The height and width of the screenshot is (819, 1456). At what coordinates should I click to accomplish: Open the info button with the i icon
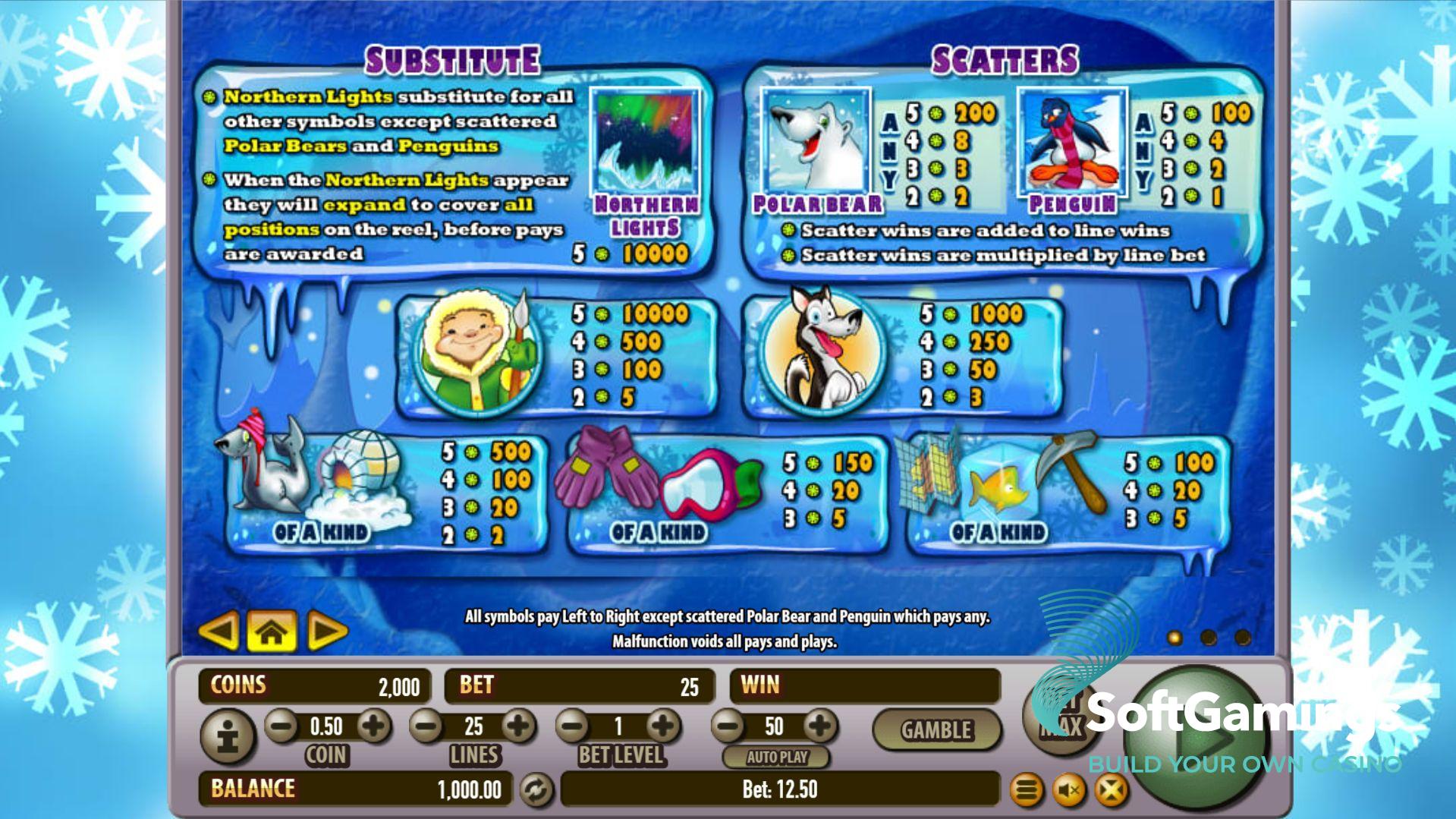[x=228, y=735]
